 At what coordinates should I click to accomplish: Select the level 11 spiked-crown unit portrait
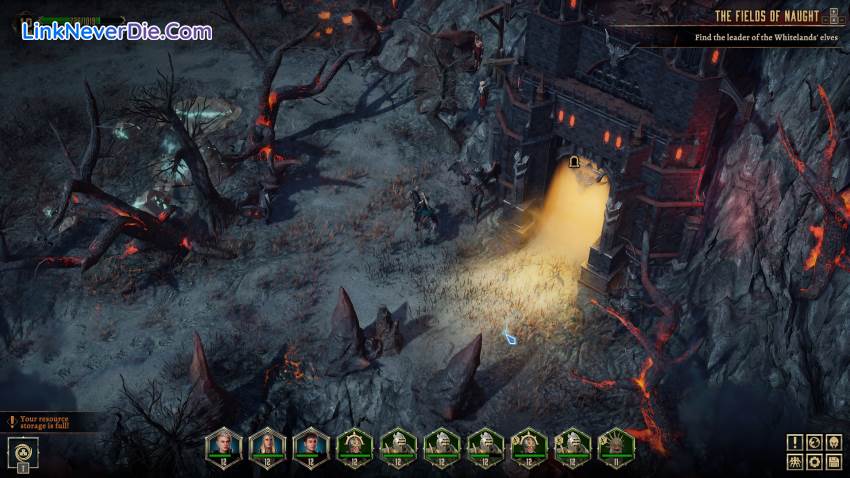point(617,444)
